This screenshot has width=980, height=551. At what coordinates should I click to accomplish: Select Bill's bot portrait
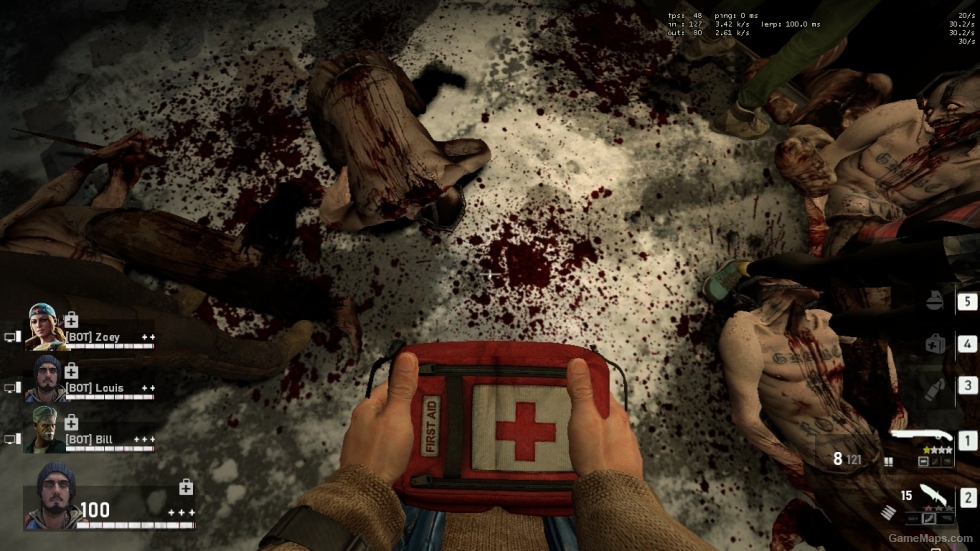[45, 429]
